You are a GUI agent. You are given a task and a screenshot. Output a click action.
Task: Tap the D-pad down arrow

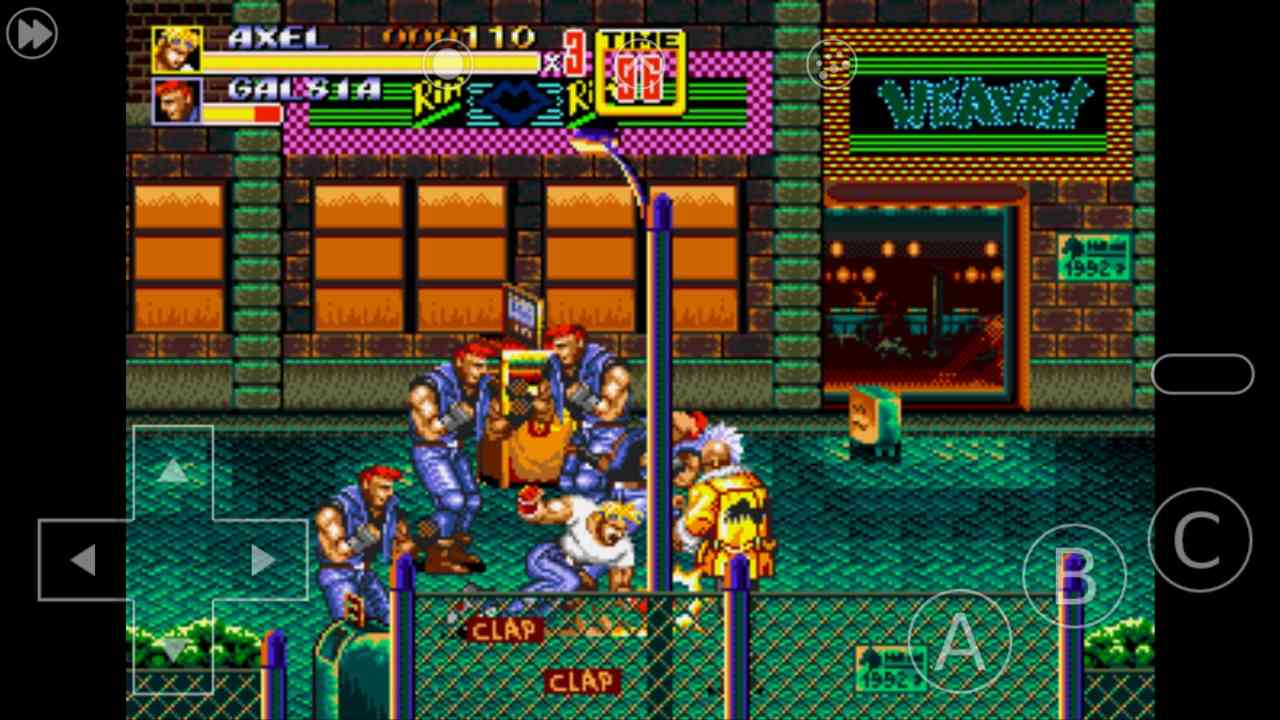pyautogui.click(x=173, y=650)
